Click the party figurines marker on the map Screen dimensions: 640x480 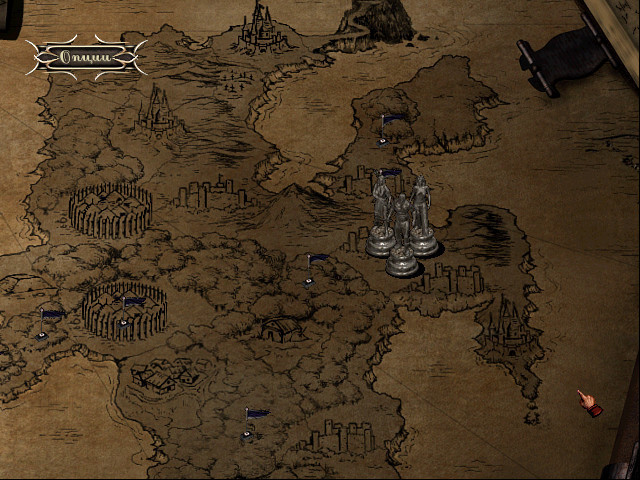402,226
